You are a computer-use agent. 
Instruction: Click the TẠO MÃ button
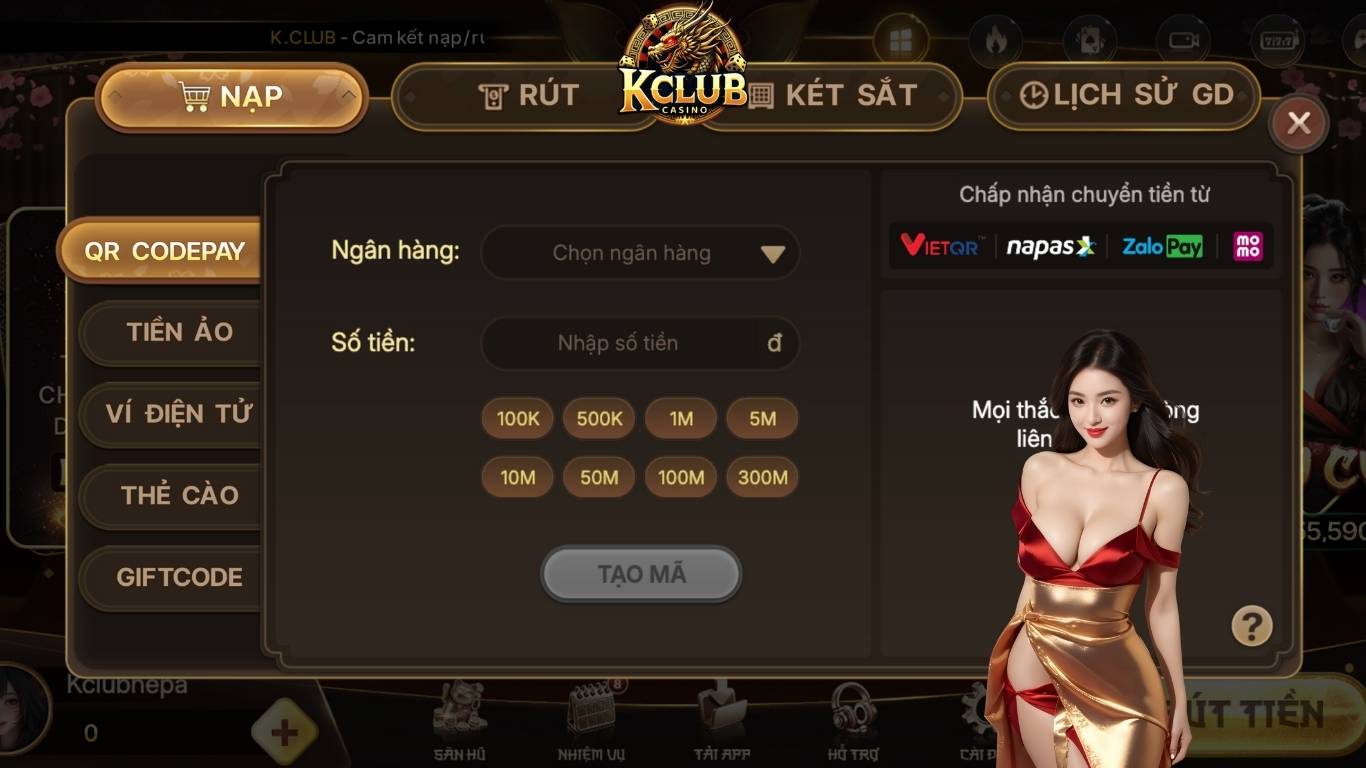click(640, 574)
